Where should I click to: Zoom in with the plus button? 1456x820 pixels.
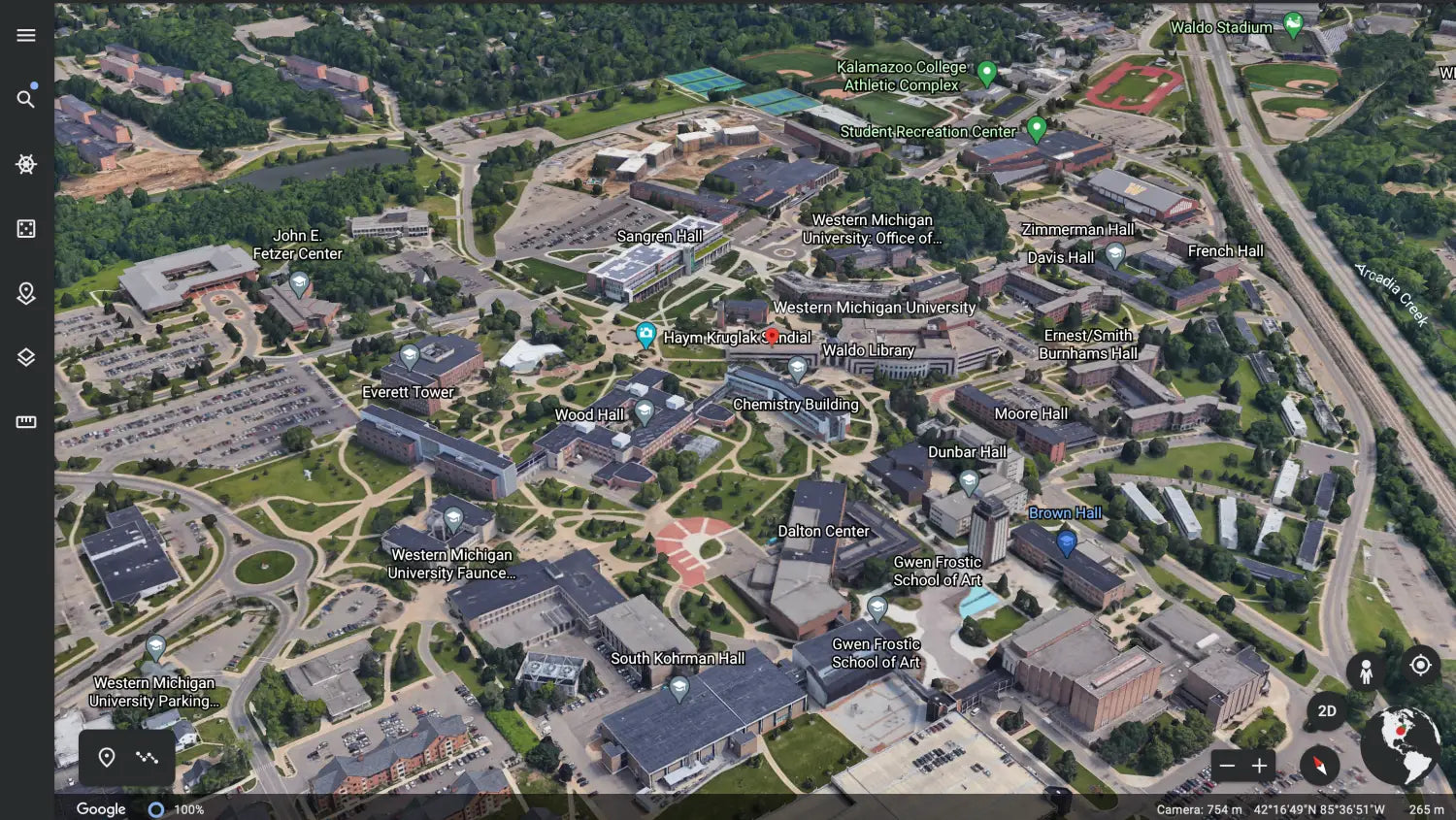(1260, 766)
